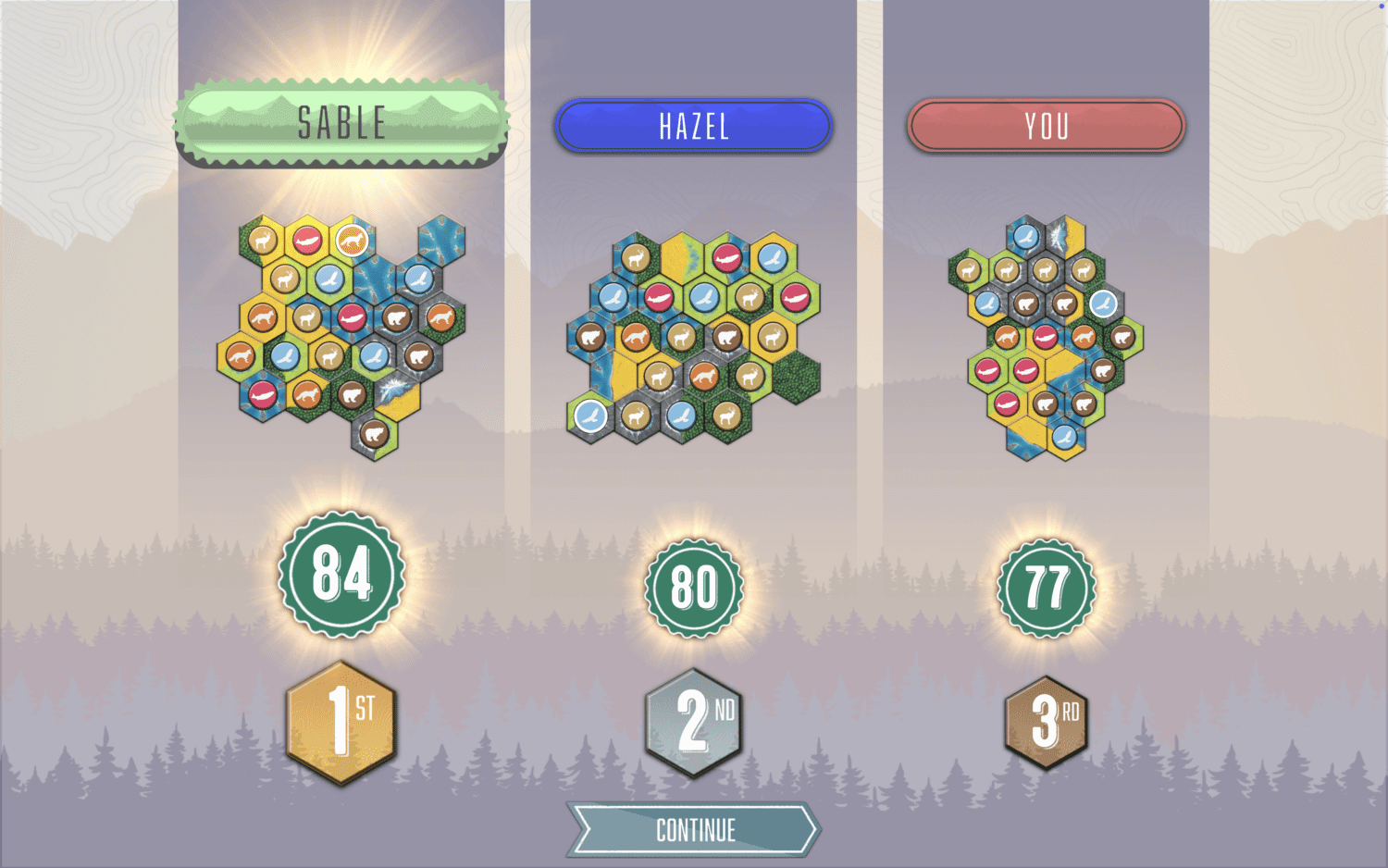
Task: Select an elk token on Sable's map
Action: tap(261, 240)
